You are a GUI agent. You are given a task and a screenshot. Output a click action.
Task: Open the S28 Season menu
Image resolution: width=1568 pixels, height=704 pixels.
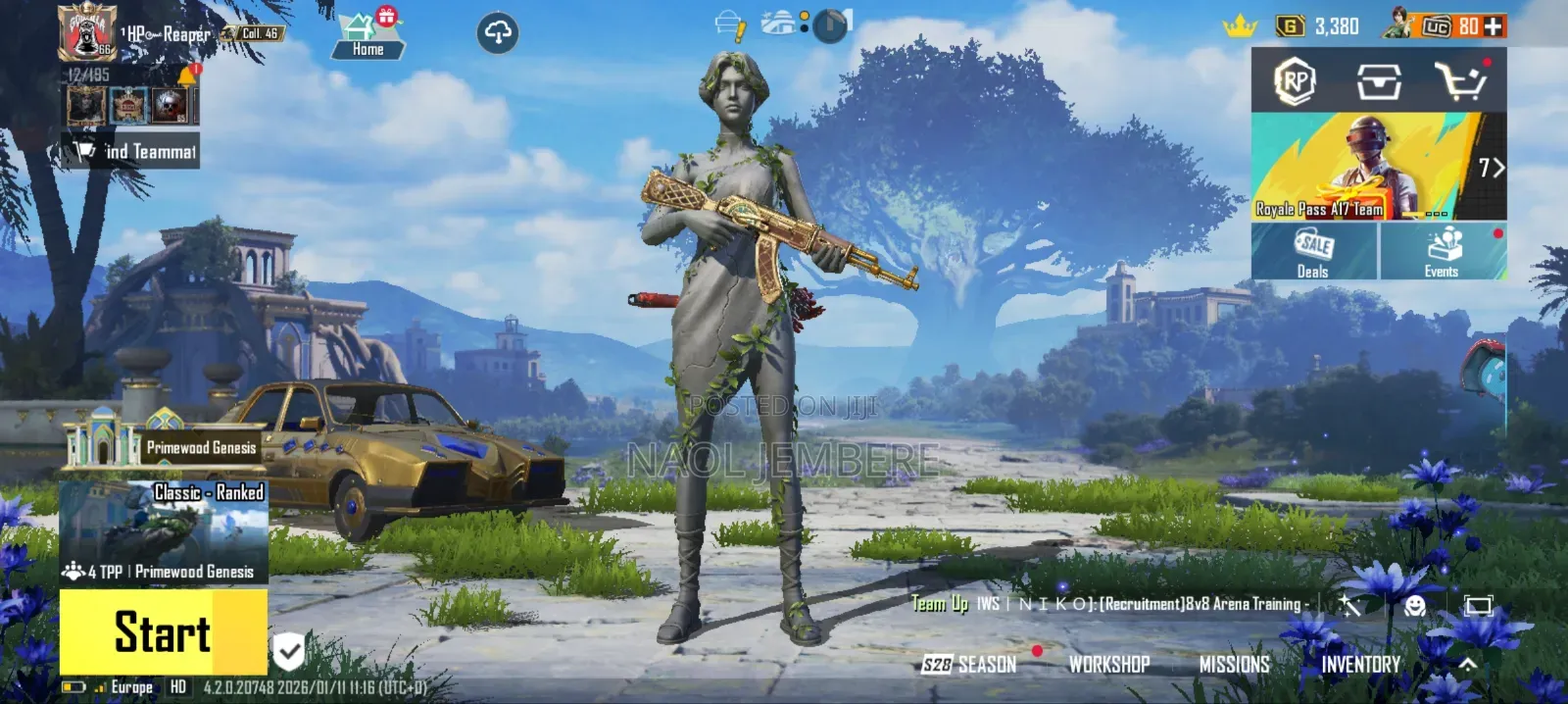(969, 665)
